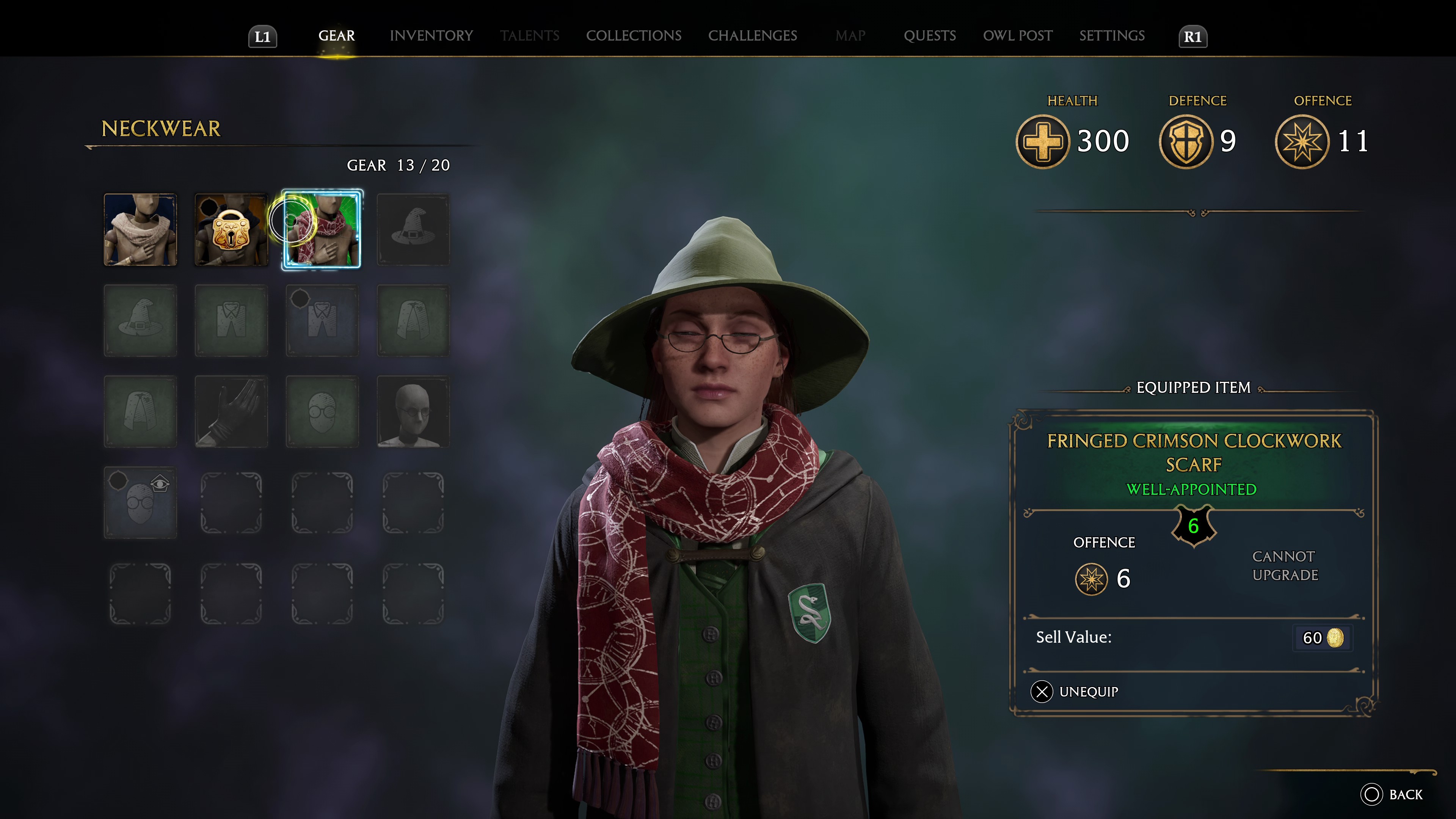1456x819 pixels.
Task: Go to the Challenges tab
Action: coord(752,36)
